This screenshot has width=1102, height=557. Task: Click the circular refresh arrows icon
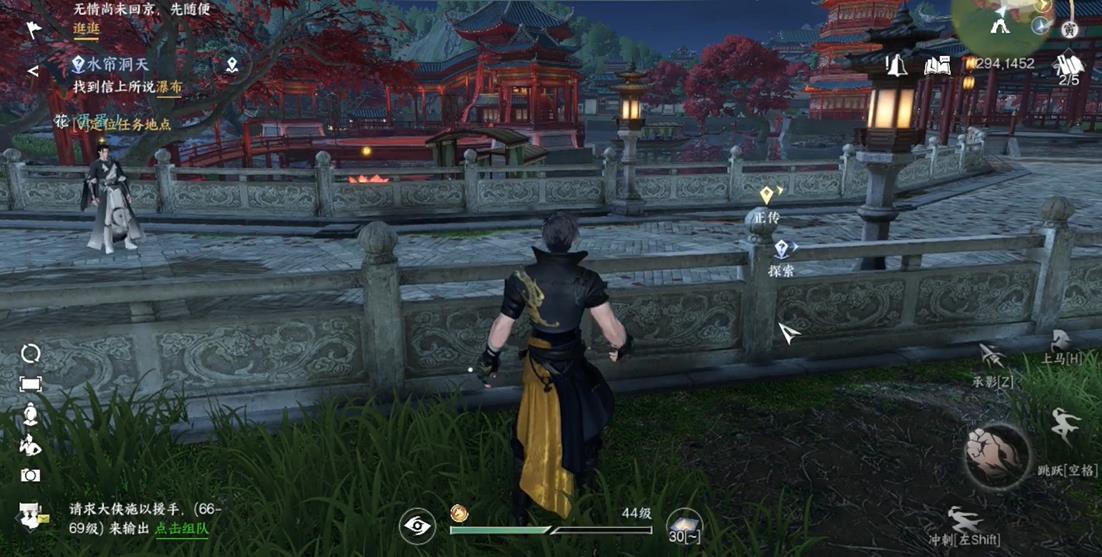click(31, 353)
